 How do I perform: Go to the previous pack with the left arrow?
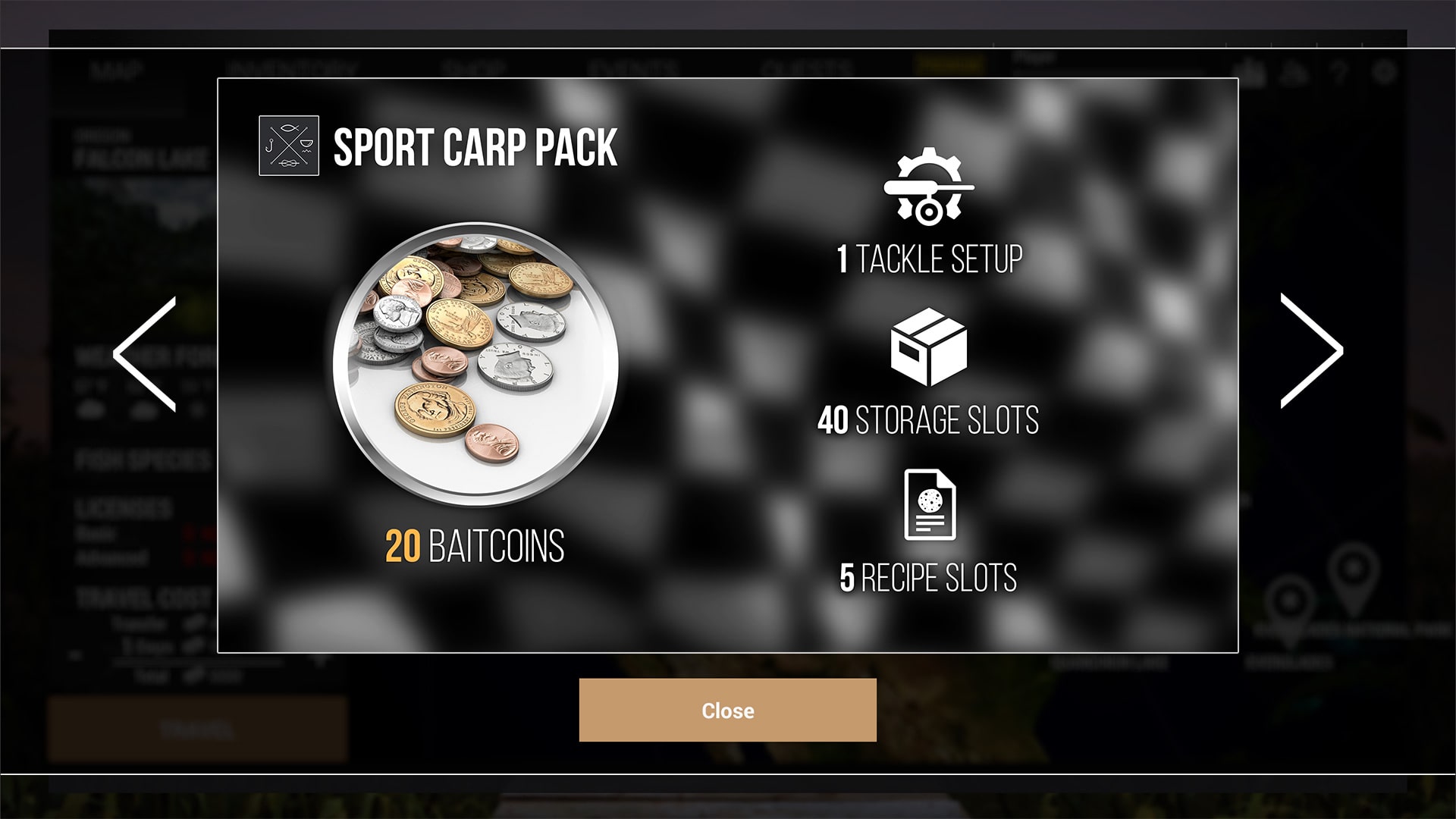coord(145,353)
